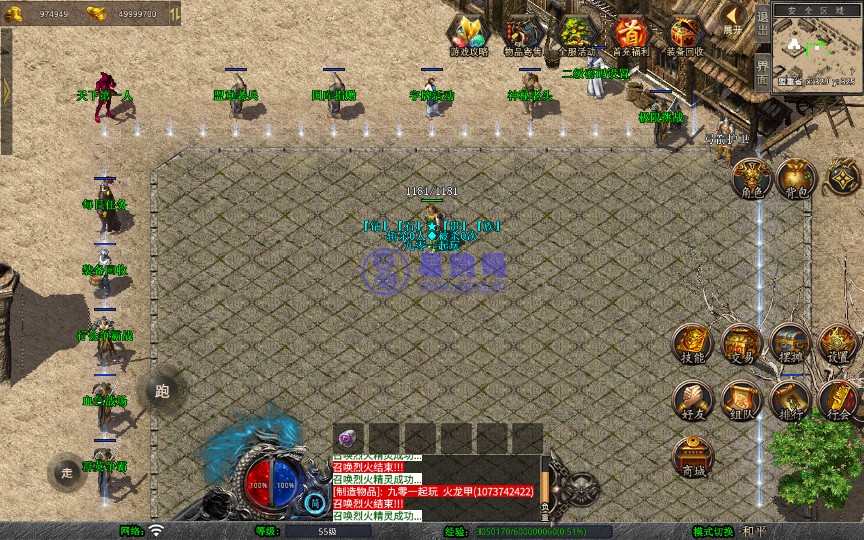Click the 展开 expand arrow button
This screenshot has width=864, height=540.
[734, 20]
